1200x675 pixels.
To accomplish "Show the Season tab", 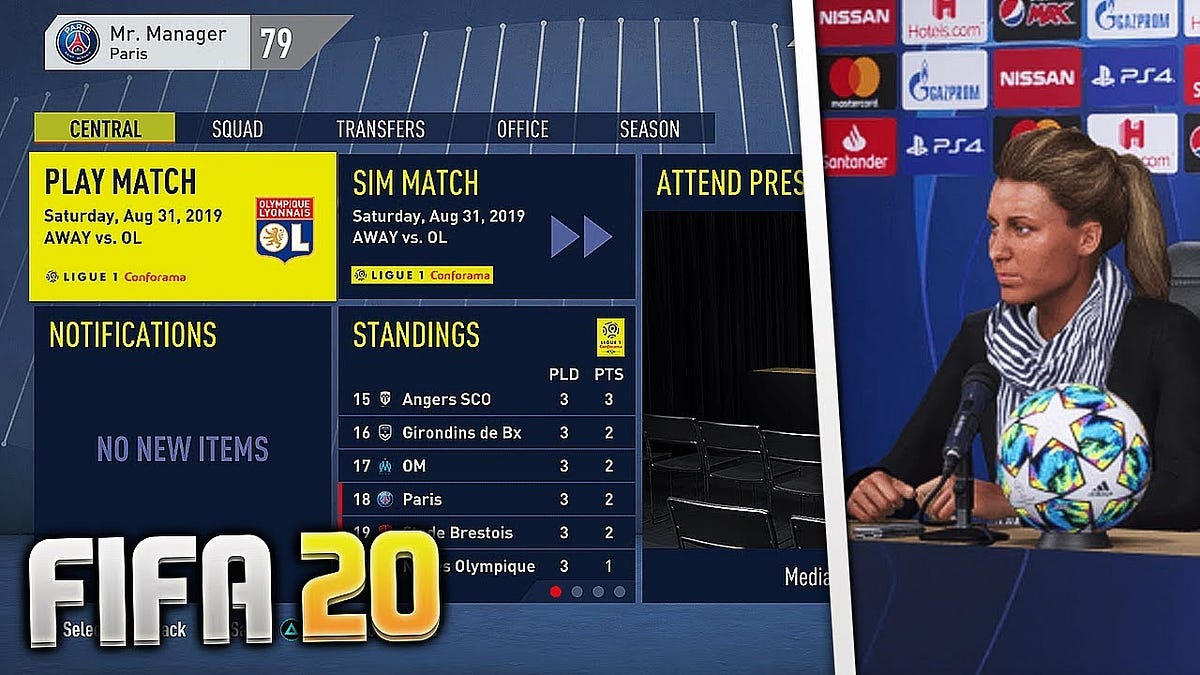I will pos(649,129).
